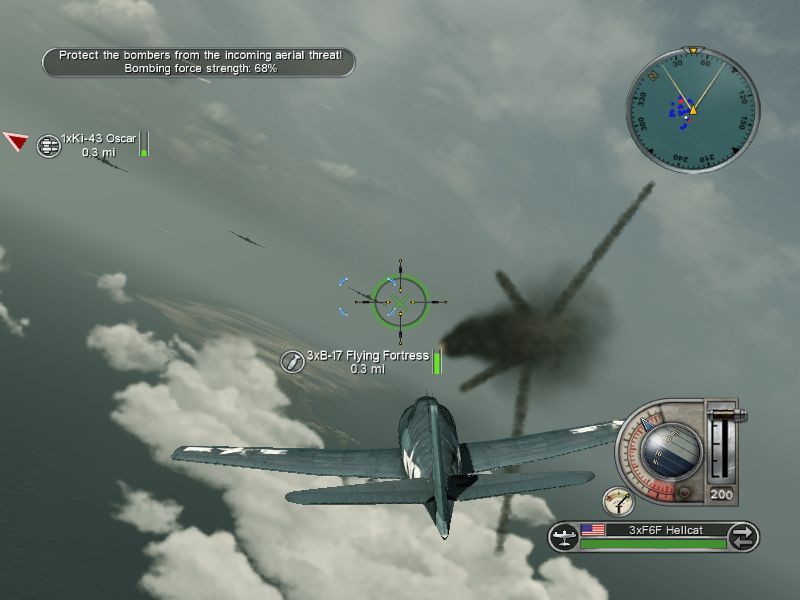Select the F6F Hellcat unit panel
800x600 pixels.
655,536
